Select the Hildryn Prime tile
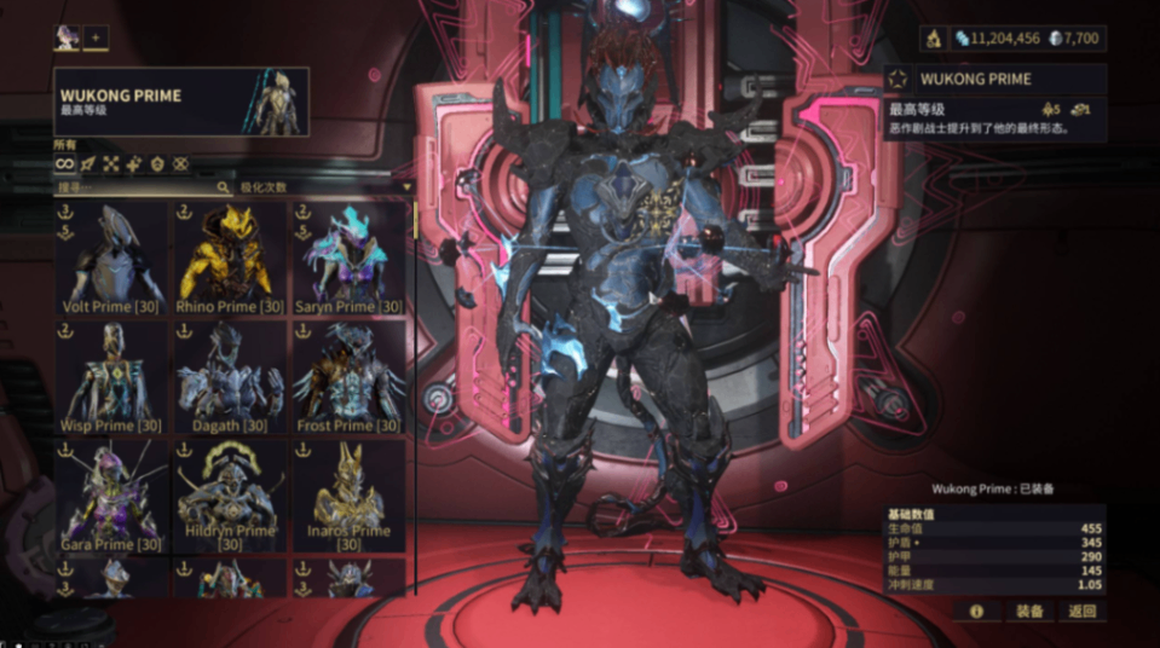Image resolution: width=1160 pixels, height=648 pixels. [x=230, y=496]
